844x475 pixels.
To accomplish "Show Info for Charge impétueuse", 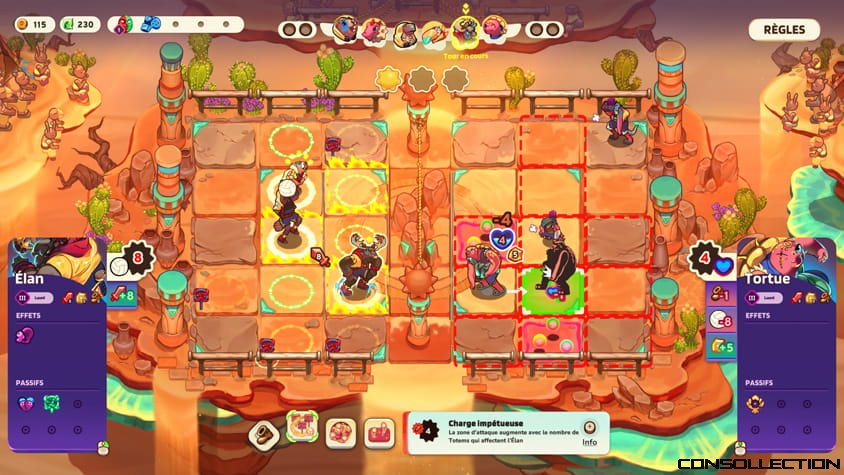I will (590, 433).
